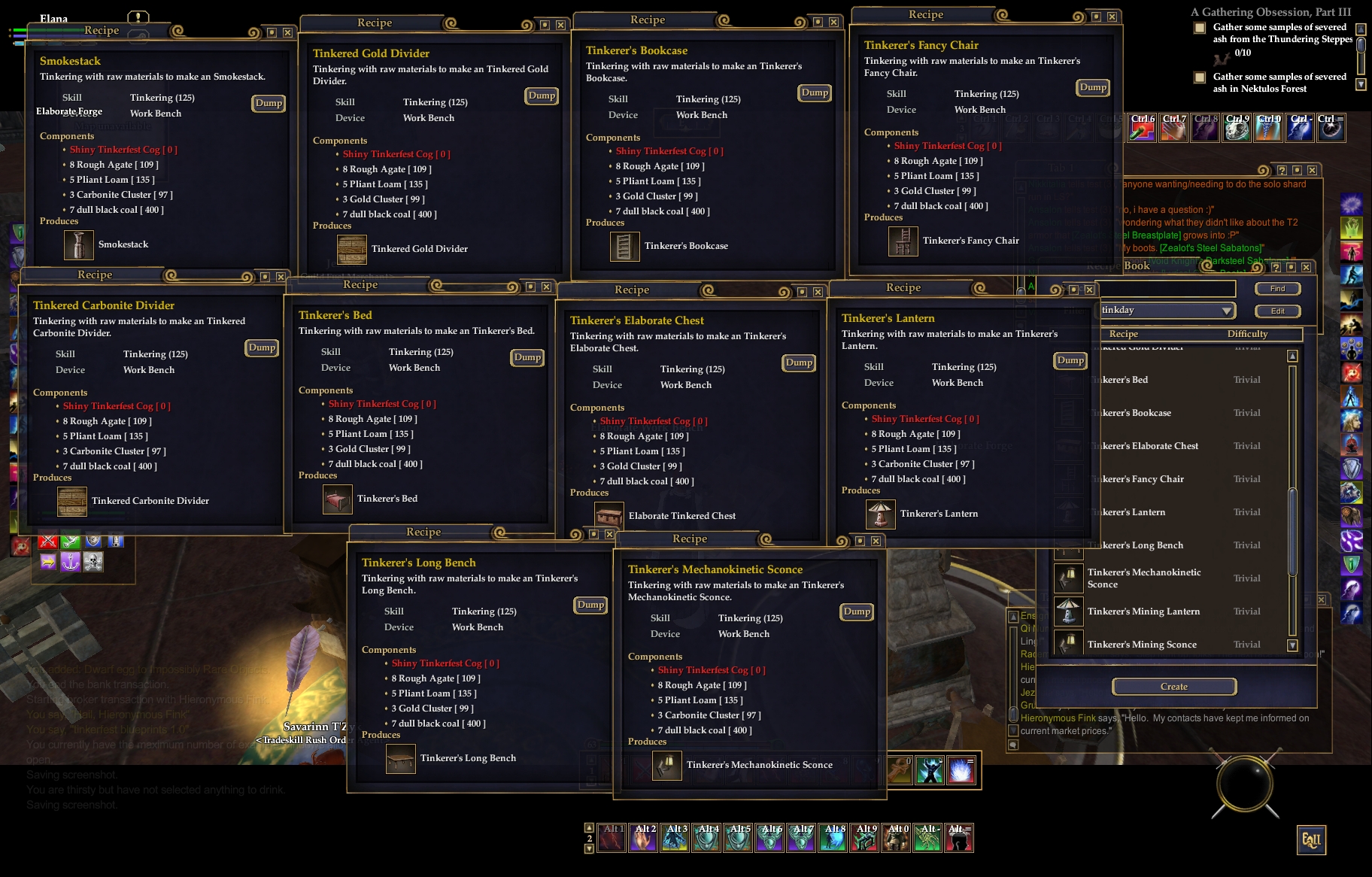This screenshot has width=1372, height=877.
Task: Dump the Tinkered Gold Divider recipe
Action: pyautogui.click(x=542, y=96)
